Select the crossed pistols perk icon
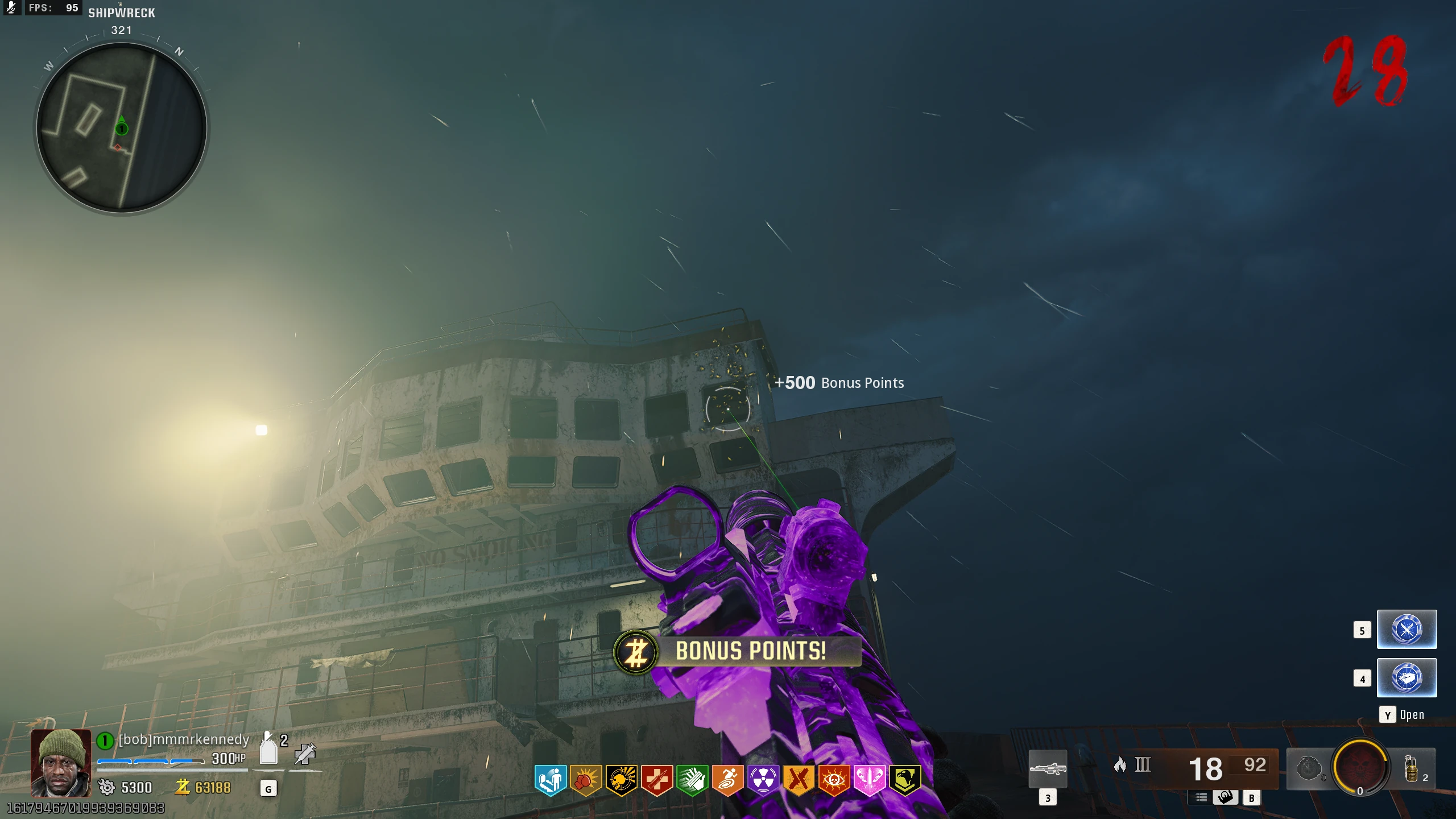This screenshot has width=1456, height=819. [798, 779]
